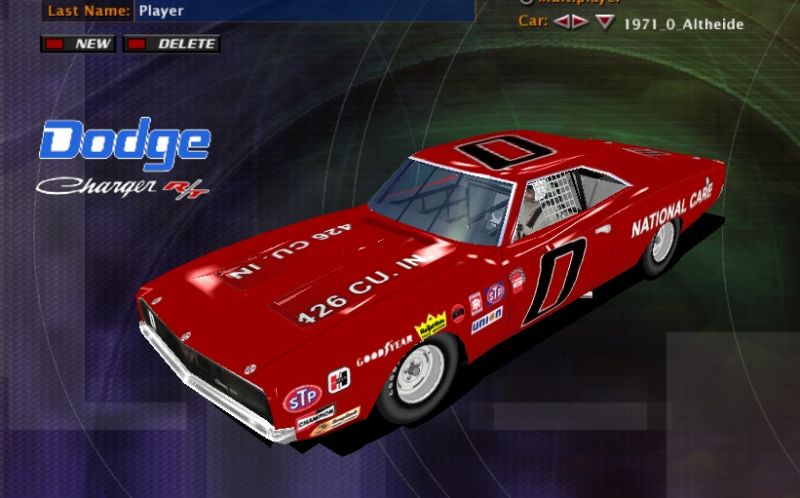Select the previous car with left arrow
The image size is (800, 498).
(562, 22)
